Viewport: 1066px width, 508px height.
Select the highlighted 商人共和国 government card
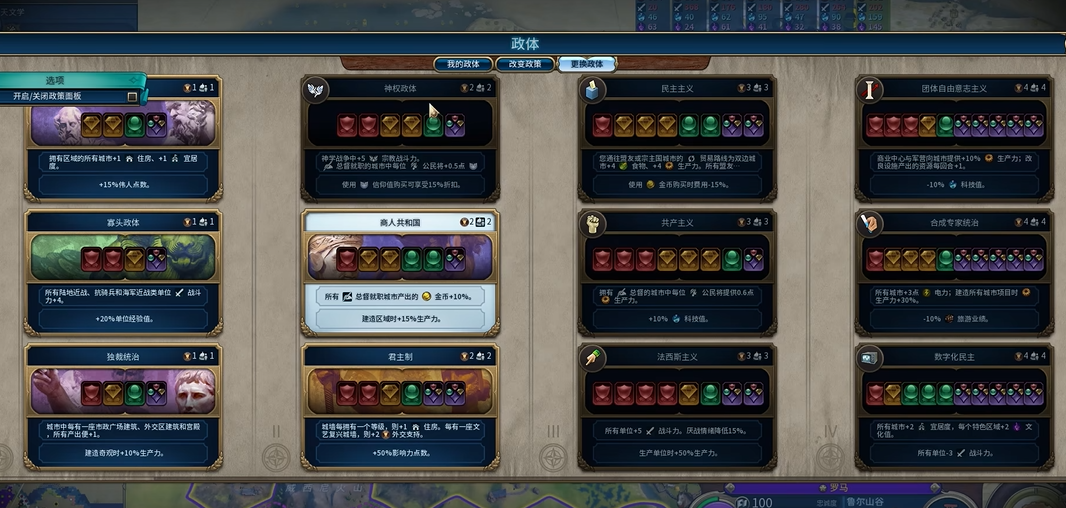click(400, 272)
